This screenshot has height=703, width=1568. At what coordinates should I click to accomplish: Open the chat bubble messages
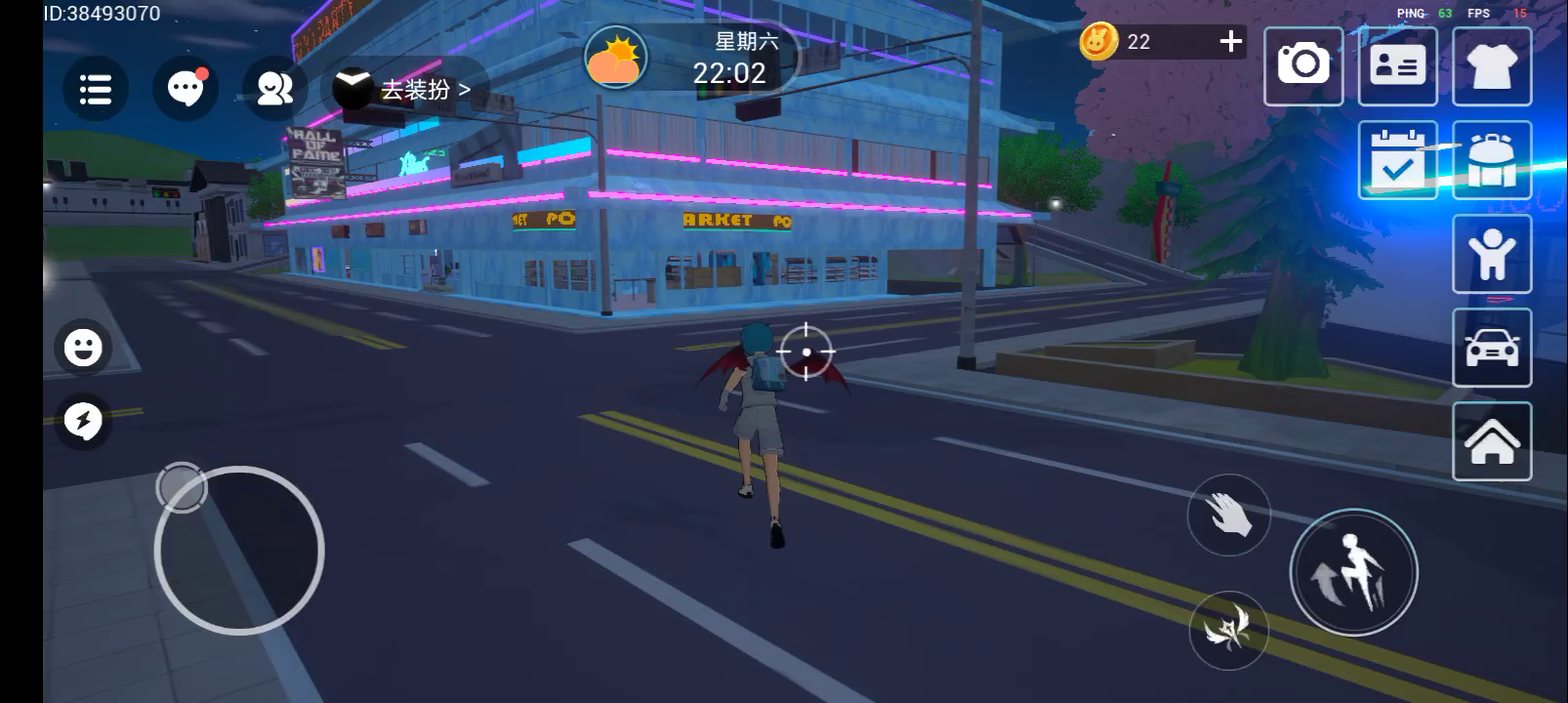tap(185, 90)
